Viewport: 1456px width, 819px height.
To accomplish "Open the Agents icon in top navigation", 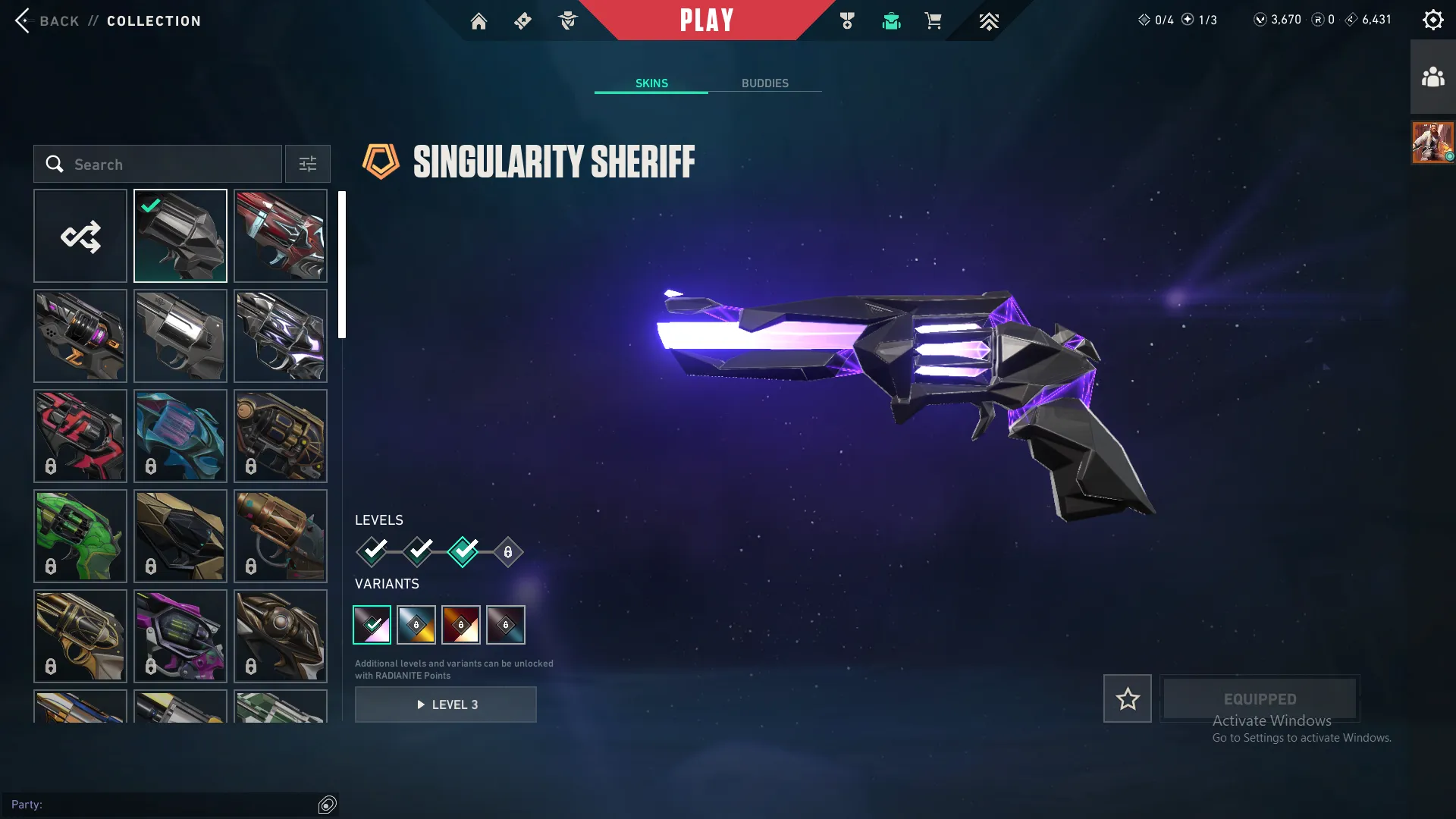I will click(568, 20).
